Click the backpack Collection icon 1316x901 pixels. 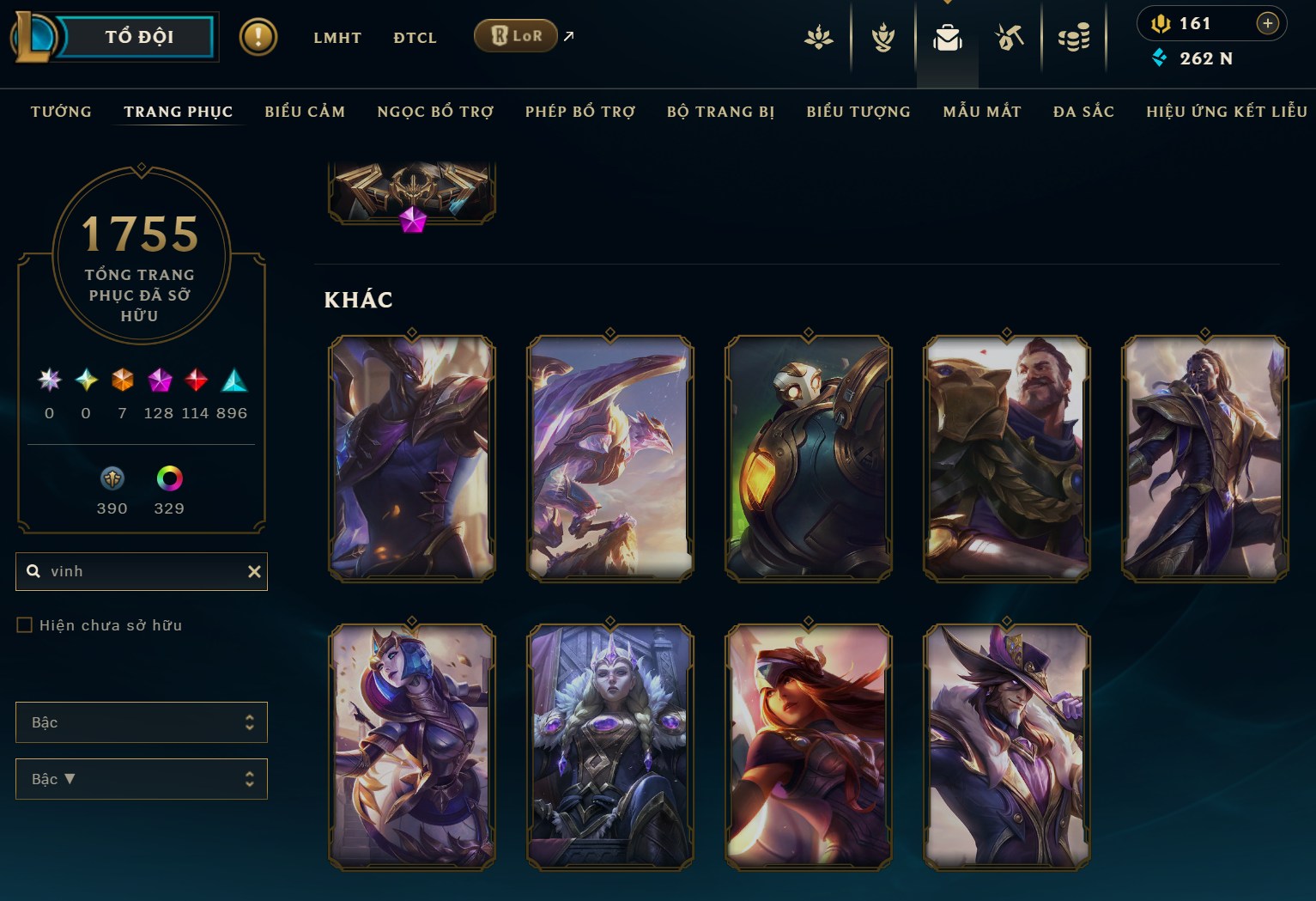click(x=948, y=37)
